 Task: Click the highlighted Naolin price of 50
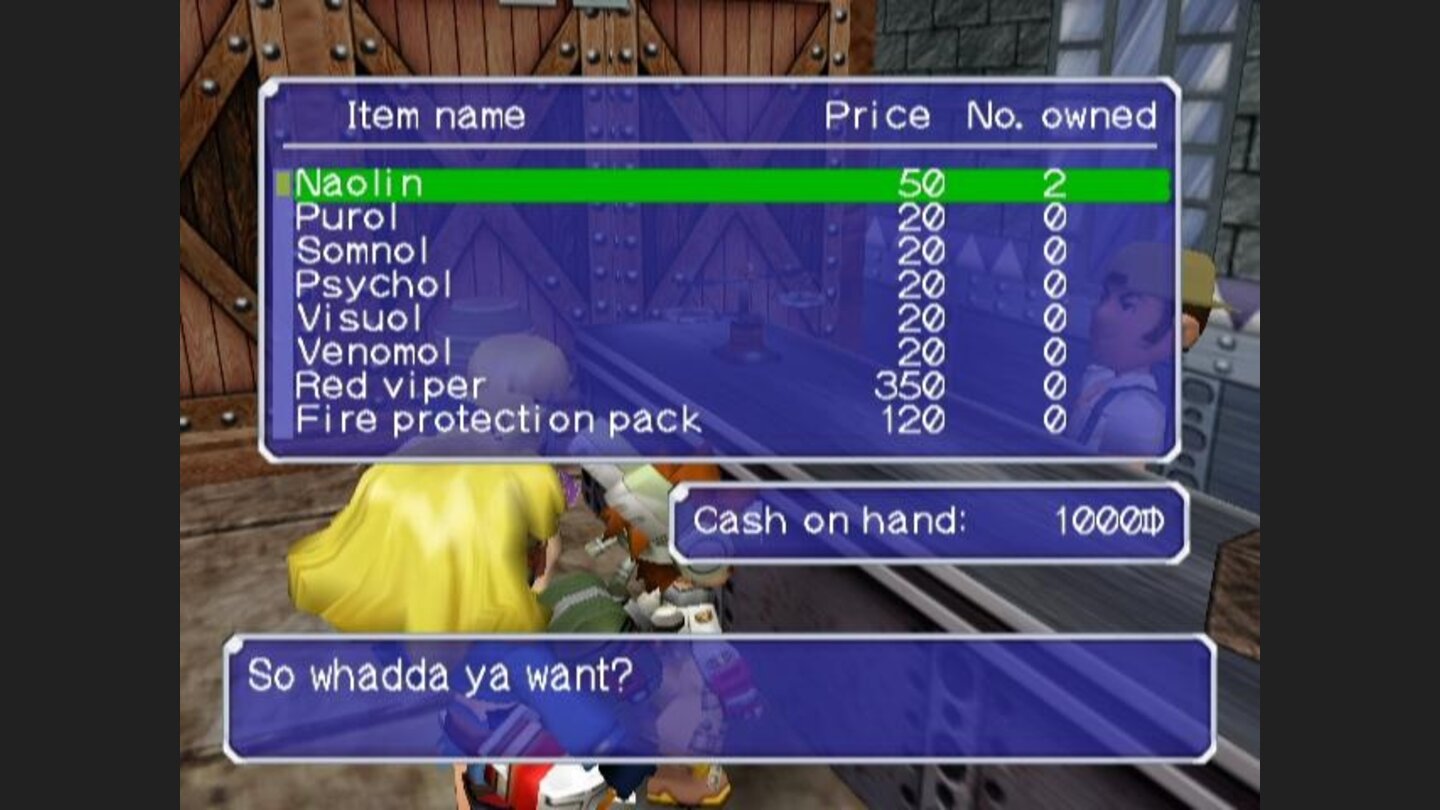[923, 183]
